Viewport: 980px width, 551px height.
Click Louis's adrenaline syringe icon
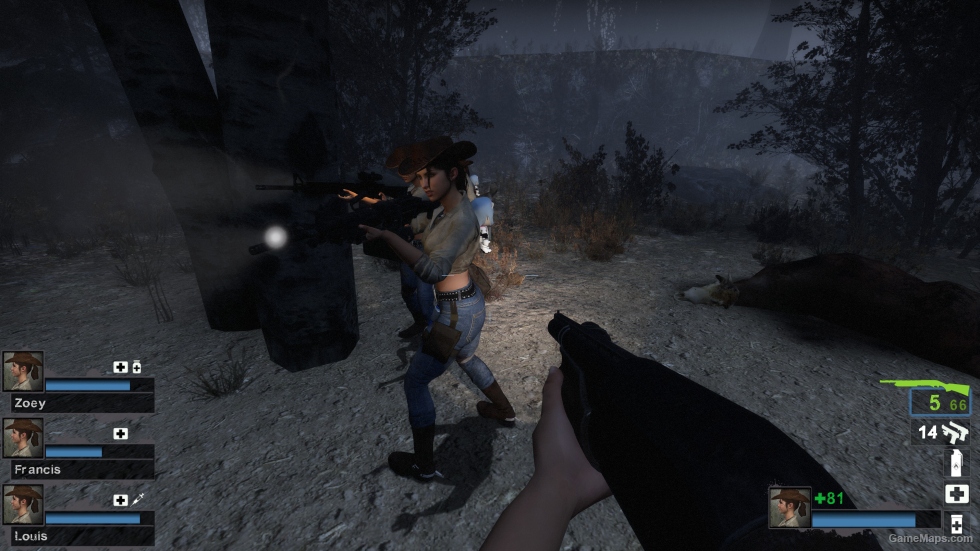click(x=138, y=499)
